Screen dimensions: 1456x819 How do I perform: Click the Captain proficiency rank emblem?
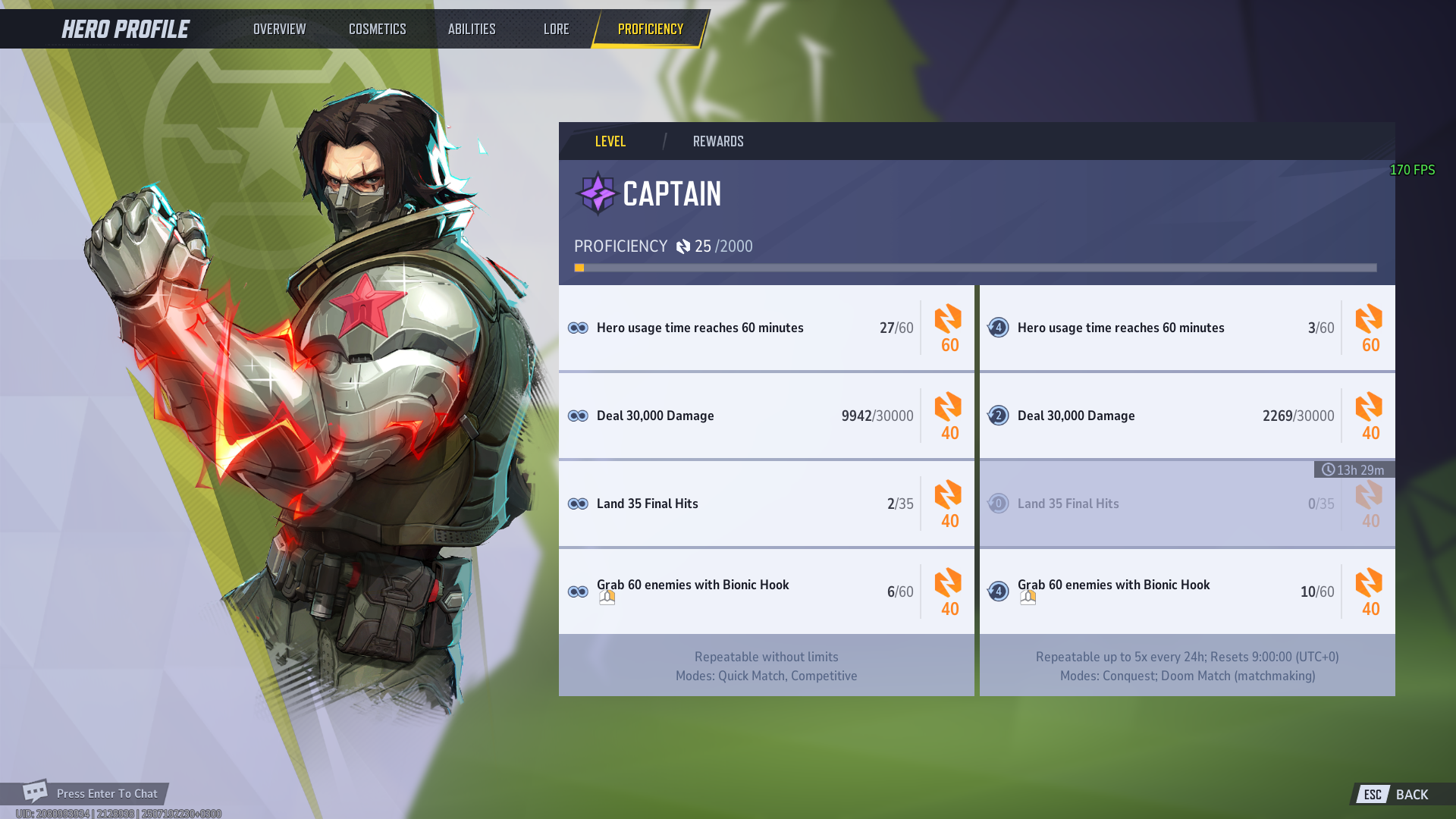[598, 193]
